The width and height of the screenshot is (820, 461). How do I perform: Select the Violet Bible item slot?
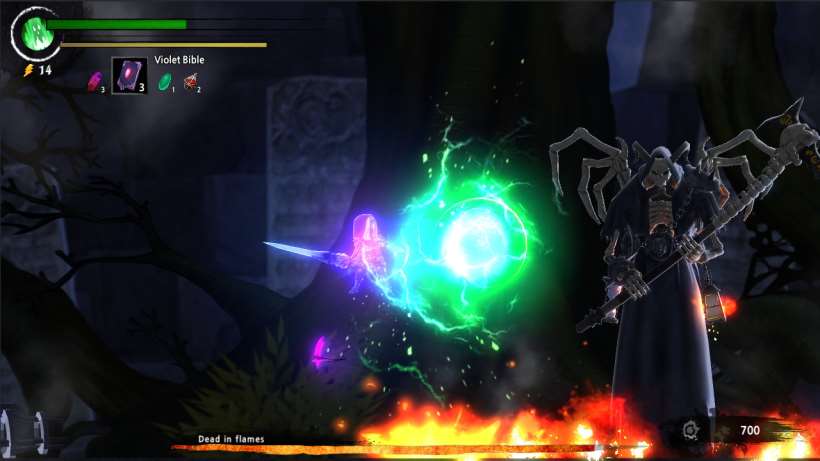pyautogui.click(x=129, y=75)
